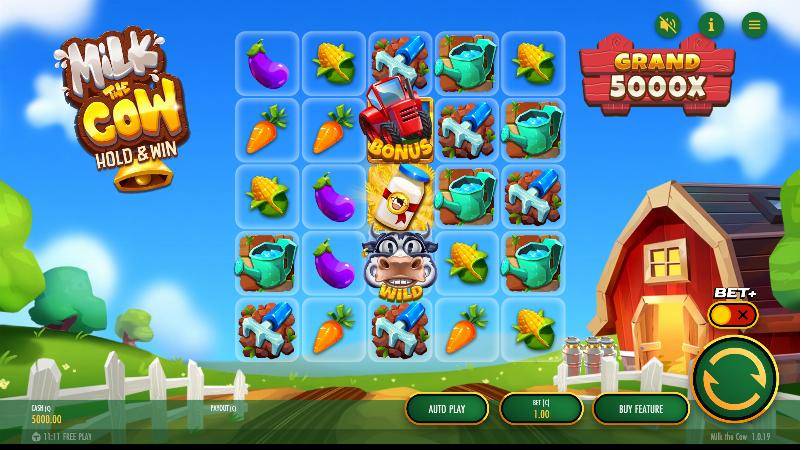Toggle the Bet+ switch
Viewport: 800px width, 450px height.
(x=733, y=315)
